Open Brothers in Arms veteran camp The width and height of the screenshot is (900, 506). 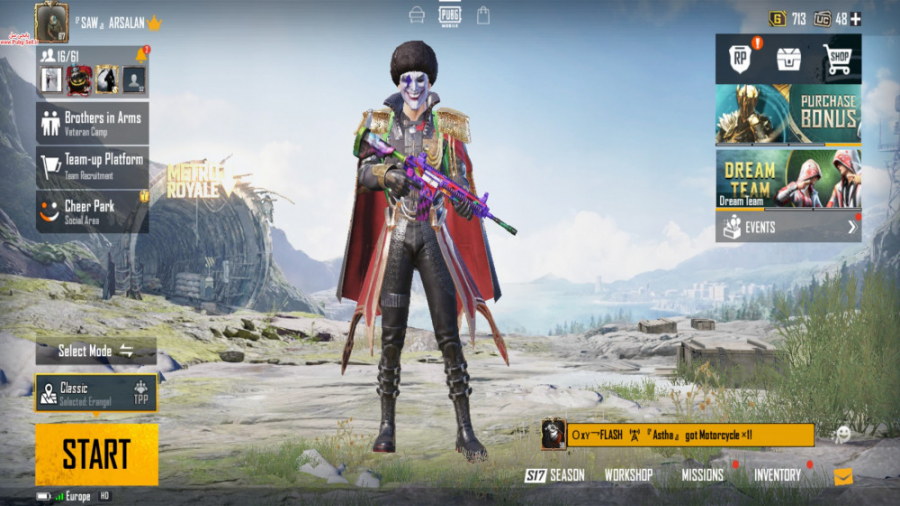[92, 123]
